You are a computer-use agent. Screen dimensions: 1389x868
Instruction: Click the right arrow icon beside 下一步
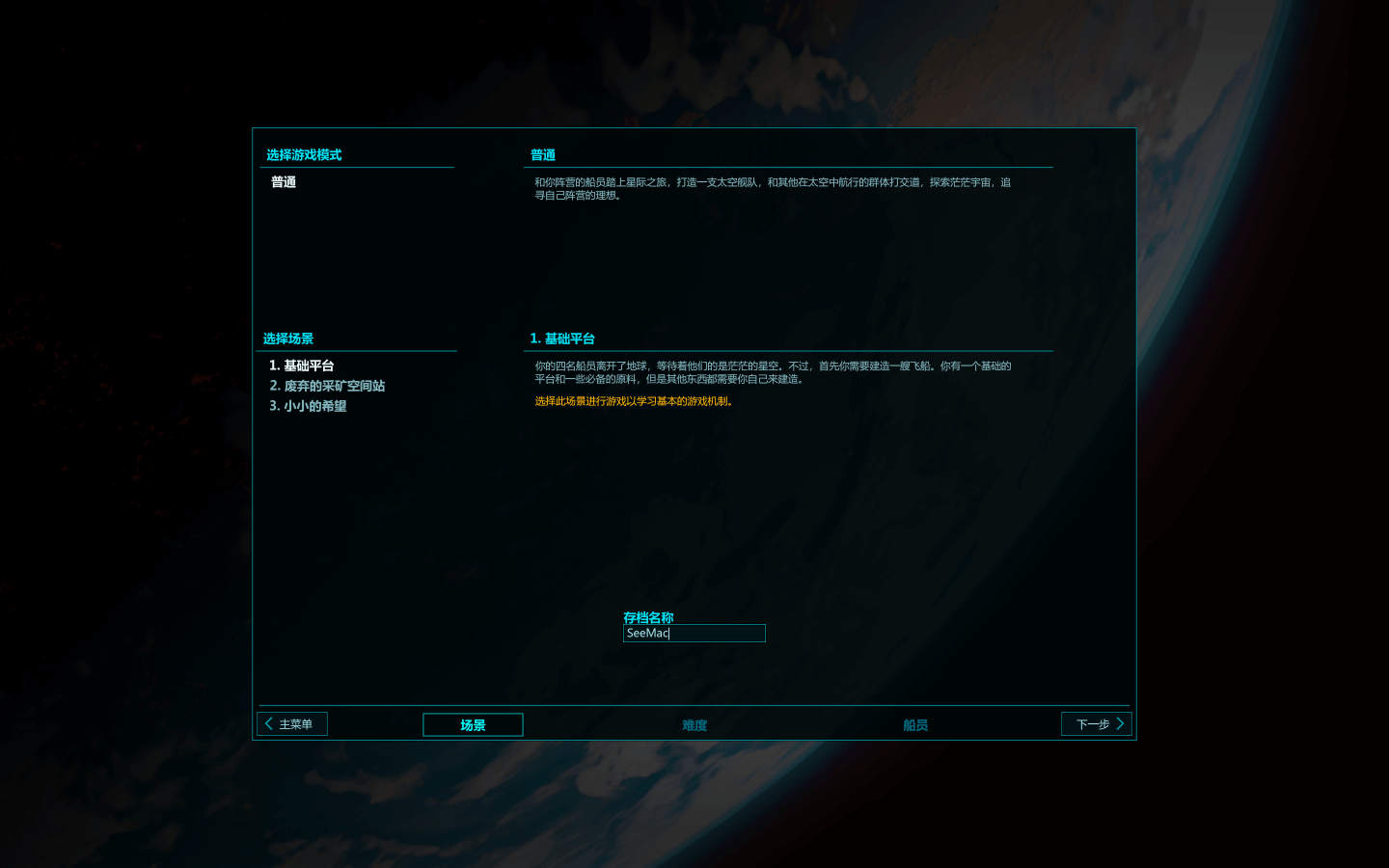(x=1120, y=722)
